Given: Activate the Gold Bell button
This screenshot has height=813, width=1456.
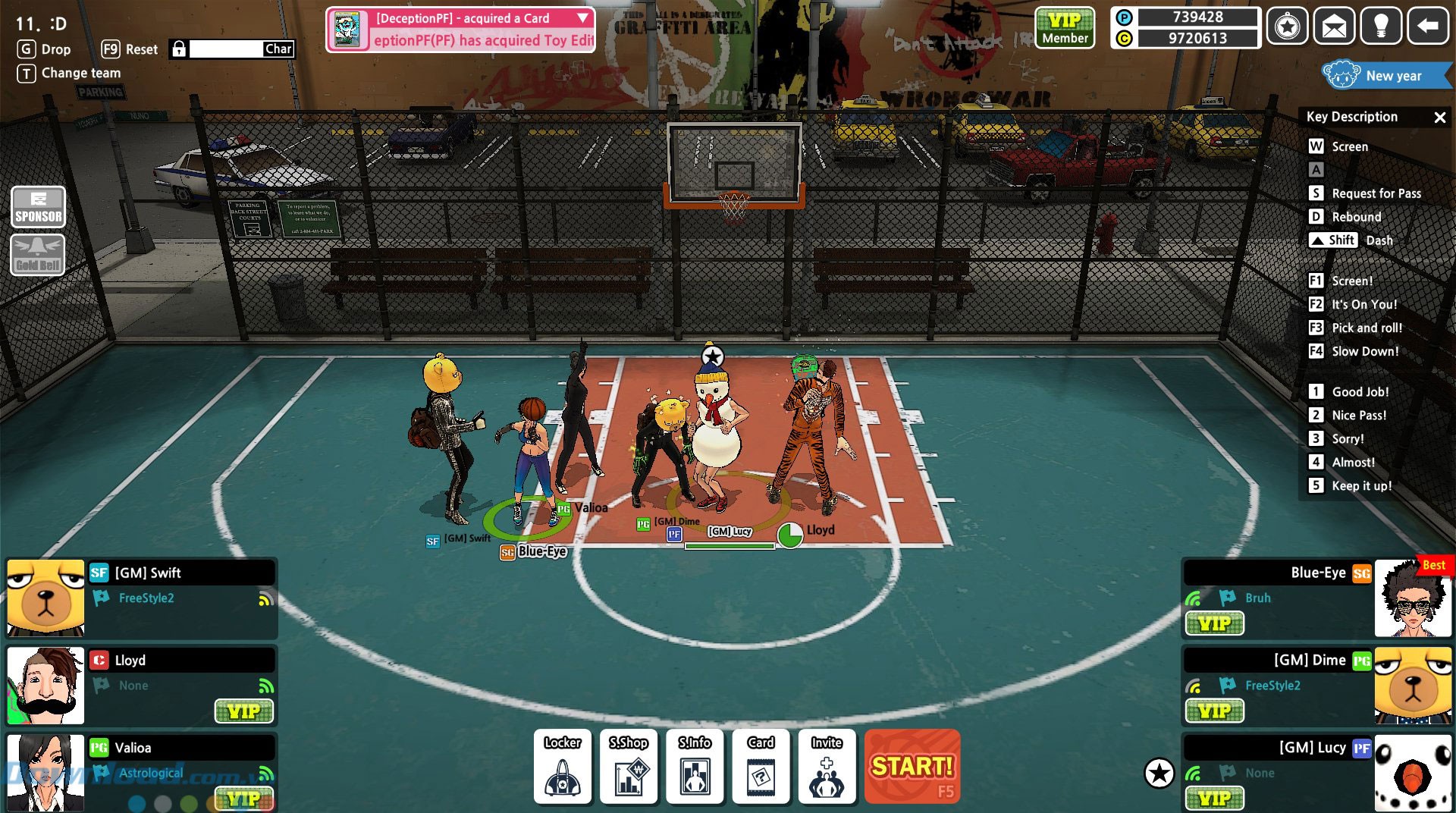Looking at the screenshot, I should click(38, 254).
